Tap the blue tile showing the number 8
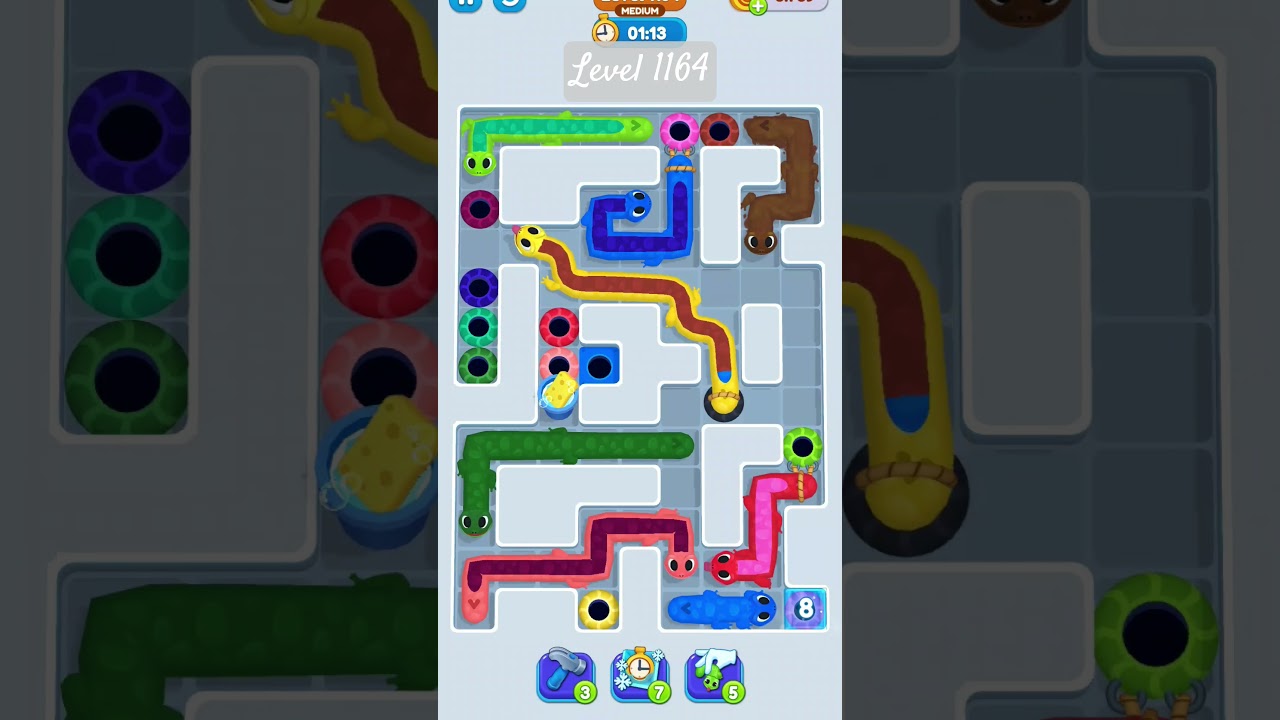The height and width of the screenshot is (720, 1280). click(803, 608)
